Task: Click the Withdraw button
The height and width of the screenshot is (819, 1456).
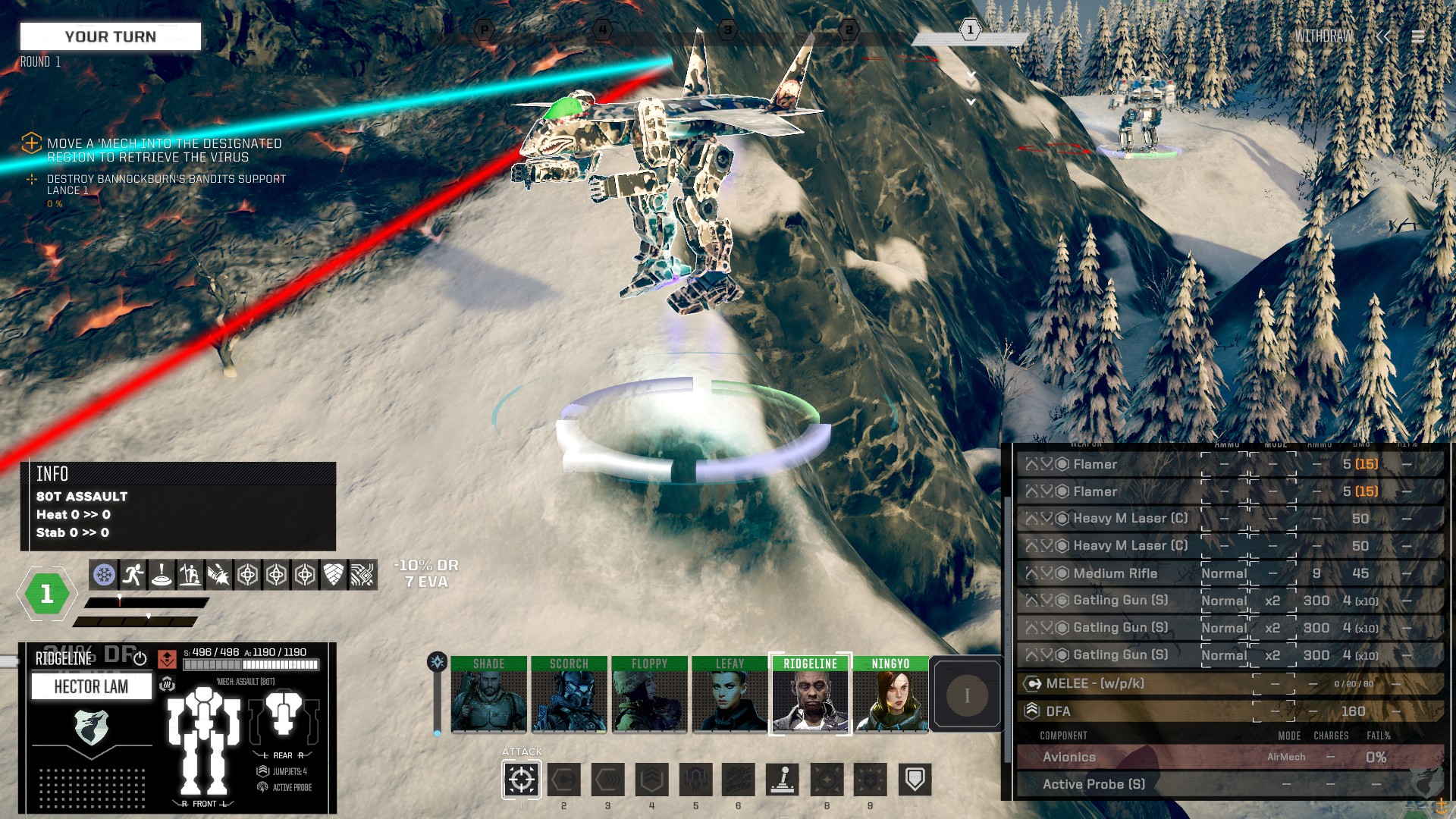Action: click(1323, 36)
